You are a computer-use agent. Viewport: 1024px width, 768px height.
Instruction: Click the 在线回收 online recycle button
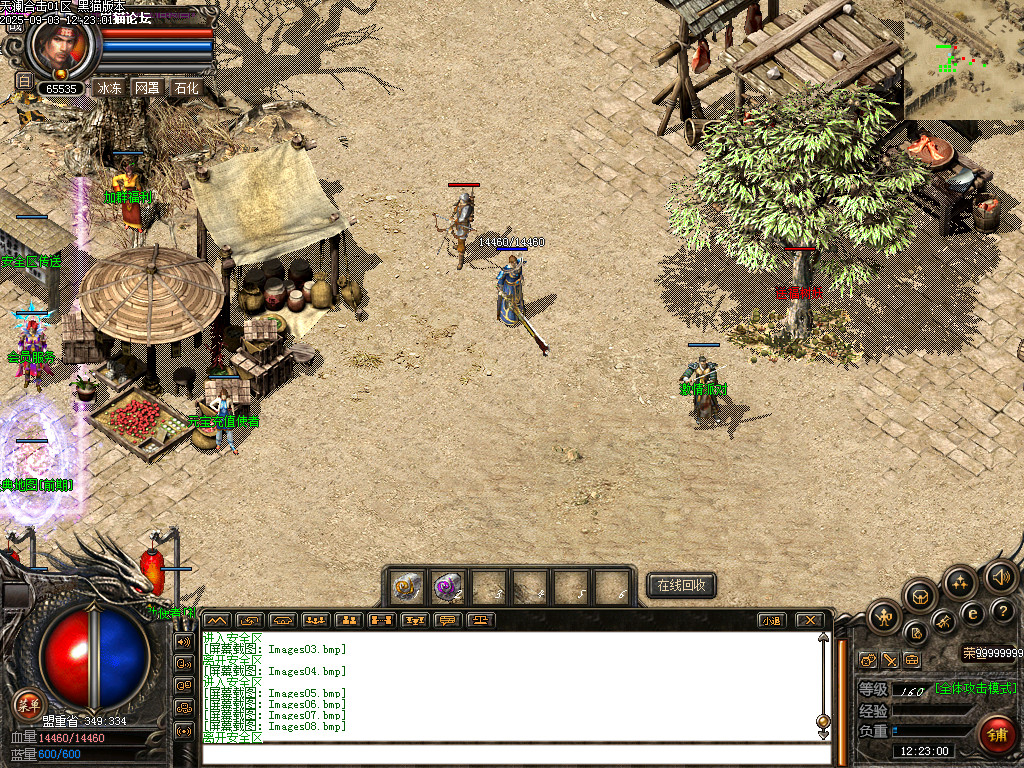click(681, 585)
